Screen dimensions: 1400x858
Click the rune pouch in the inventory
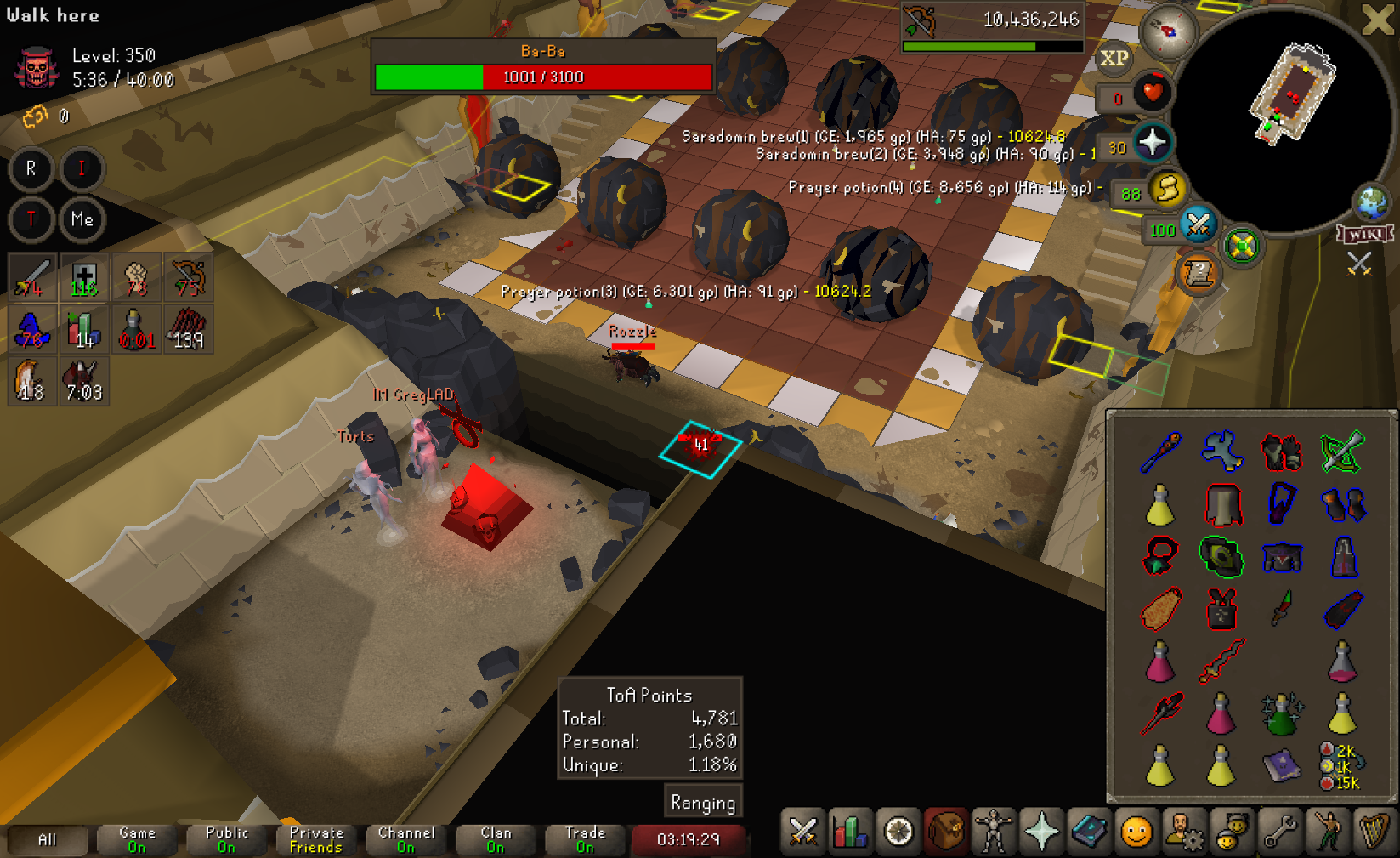1341,765
